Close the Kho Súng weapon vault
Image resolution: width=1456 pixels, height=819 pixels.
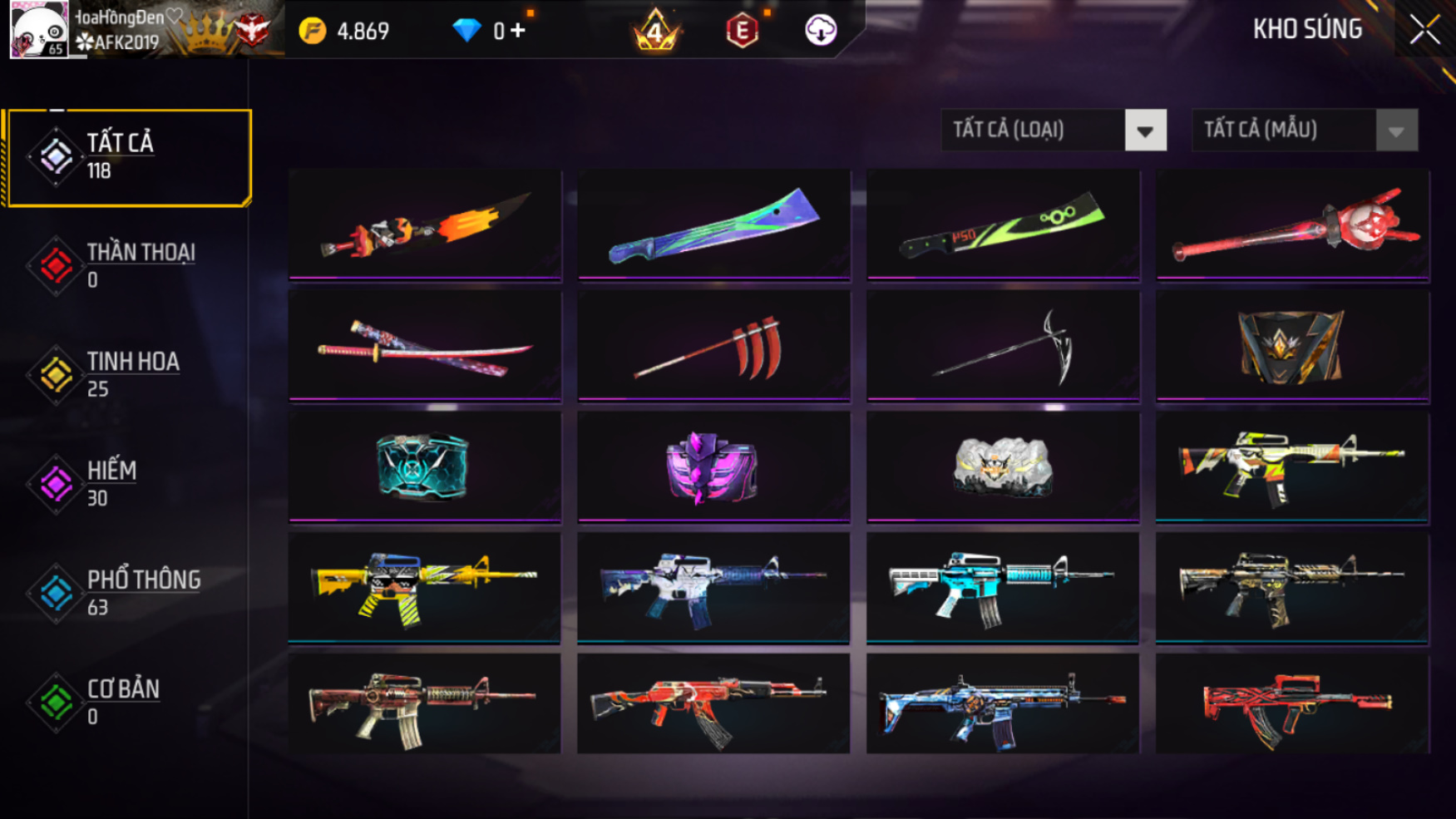1424,30
